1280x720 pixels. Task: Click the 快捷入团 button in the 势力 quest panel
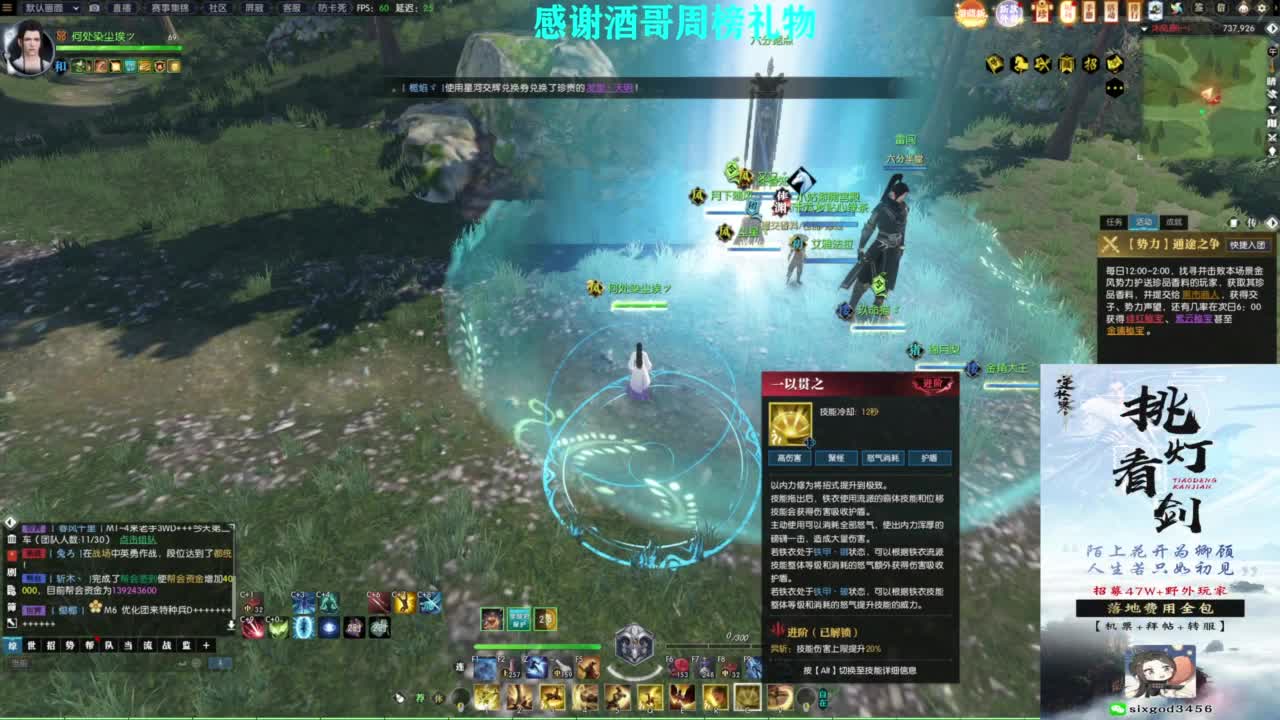(x=1248, y=245)
